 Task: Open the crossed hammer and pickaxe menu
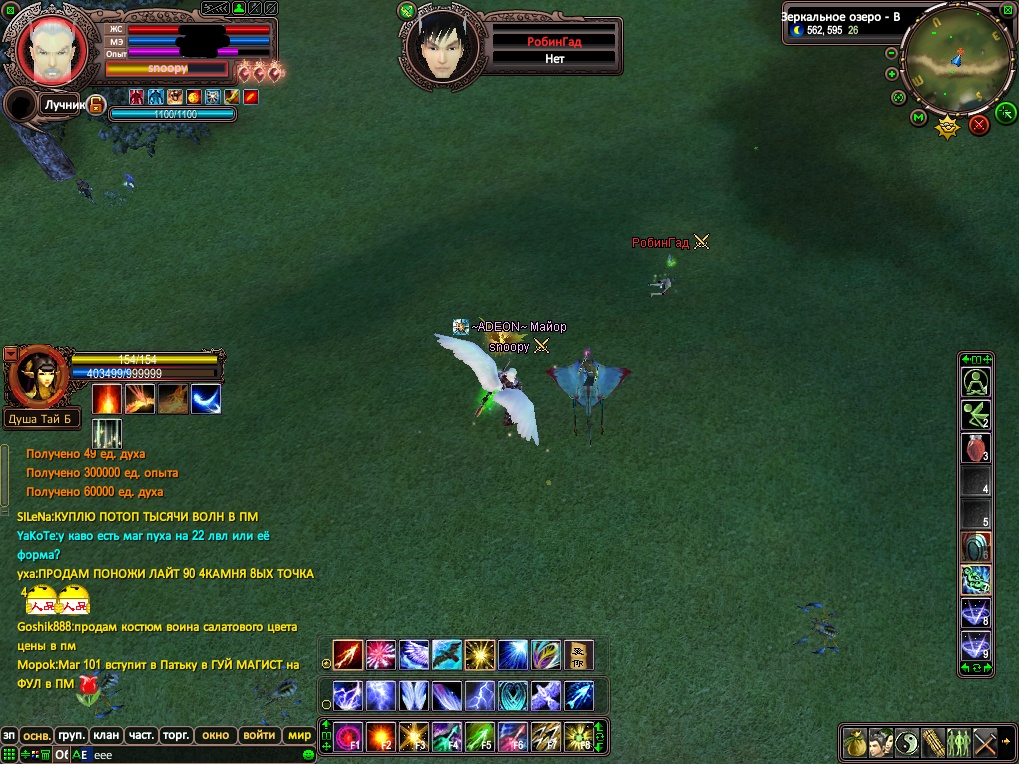coord(986,742)
